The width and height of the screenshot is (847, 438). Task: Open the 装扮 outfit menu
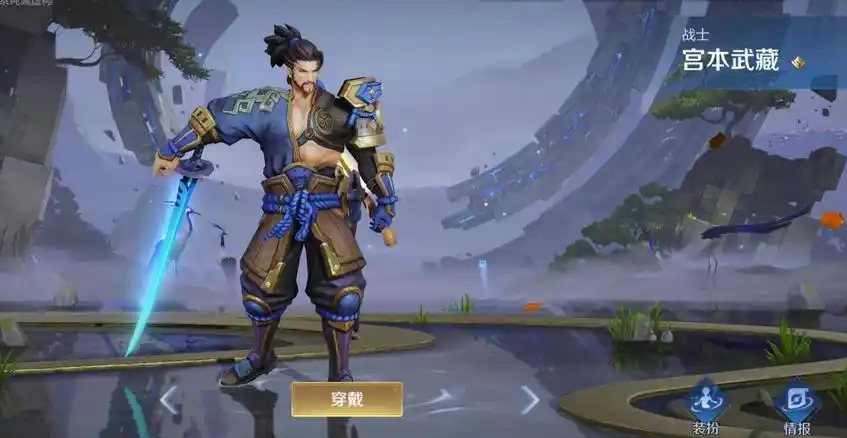[707, 407]
